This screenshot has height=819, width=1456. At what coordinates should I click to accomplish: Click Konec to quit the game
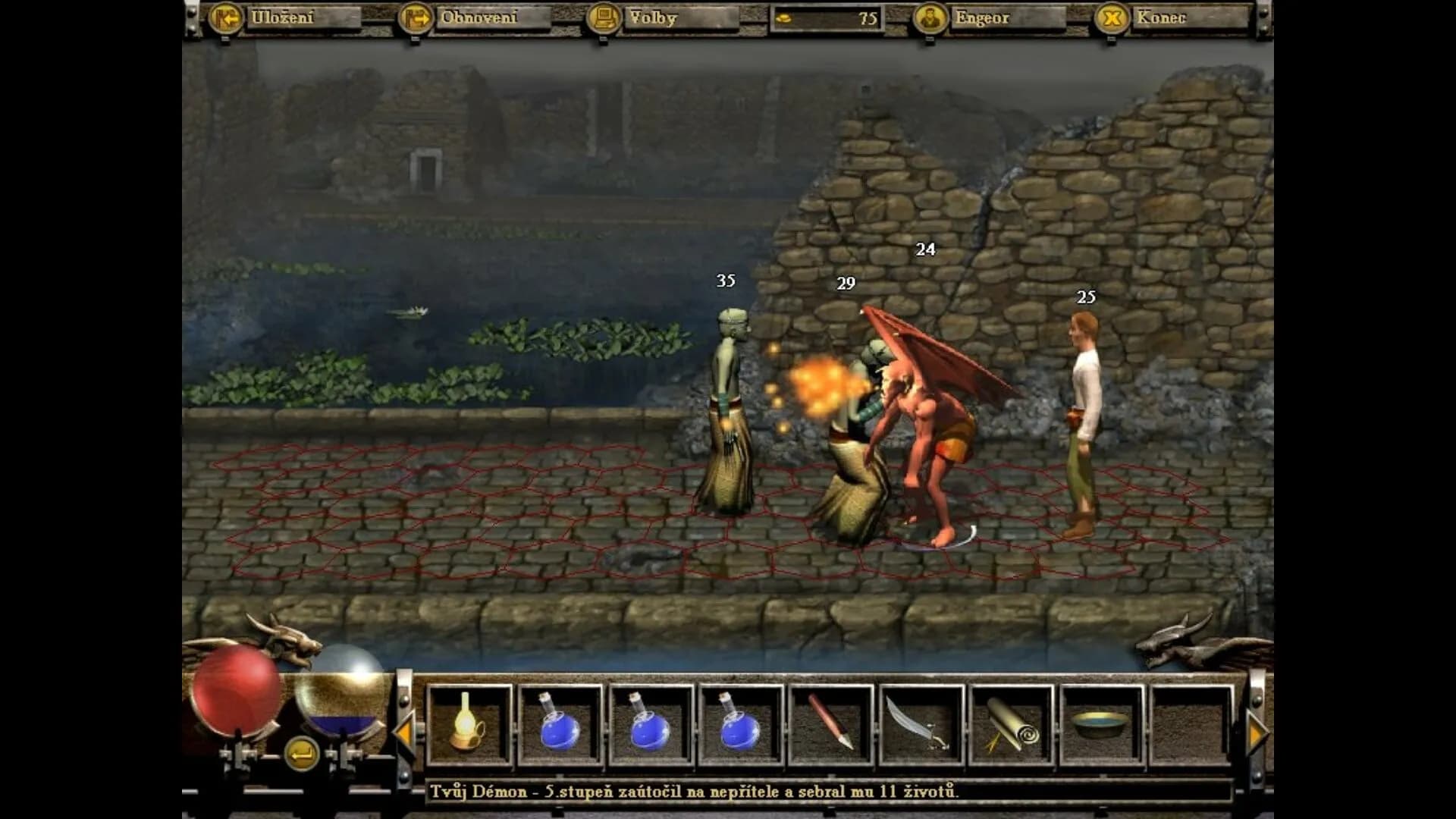(x=1159, y=18)
